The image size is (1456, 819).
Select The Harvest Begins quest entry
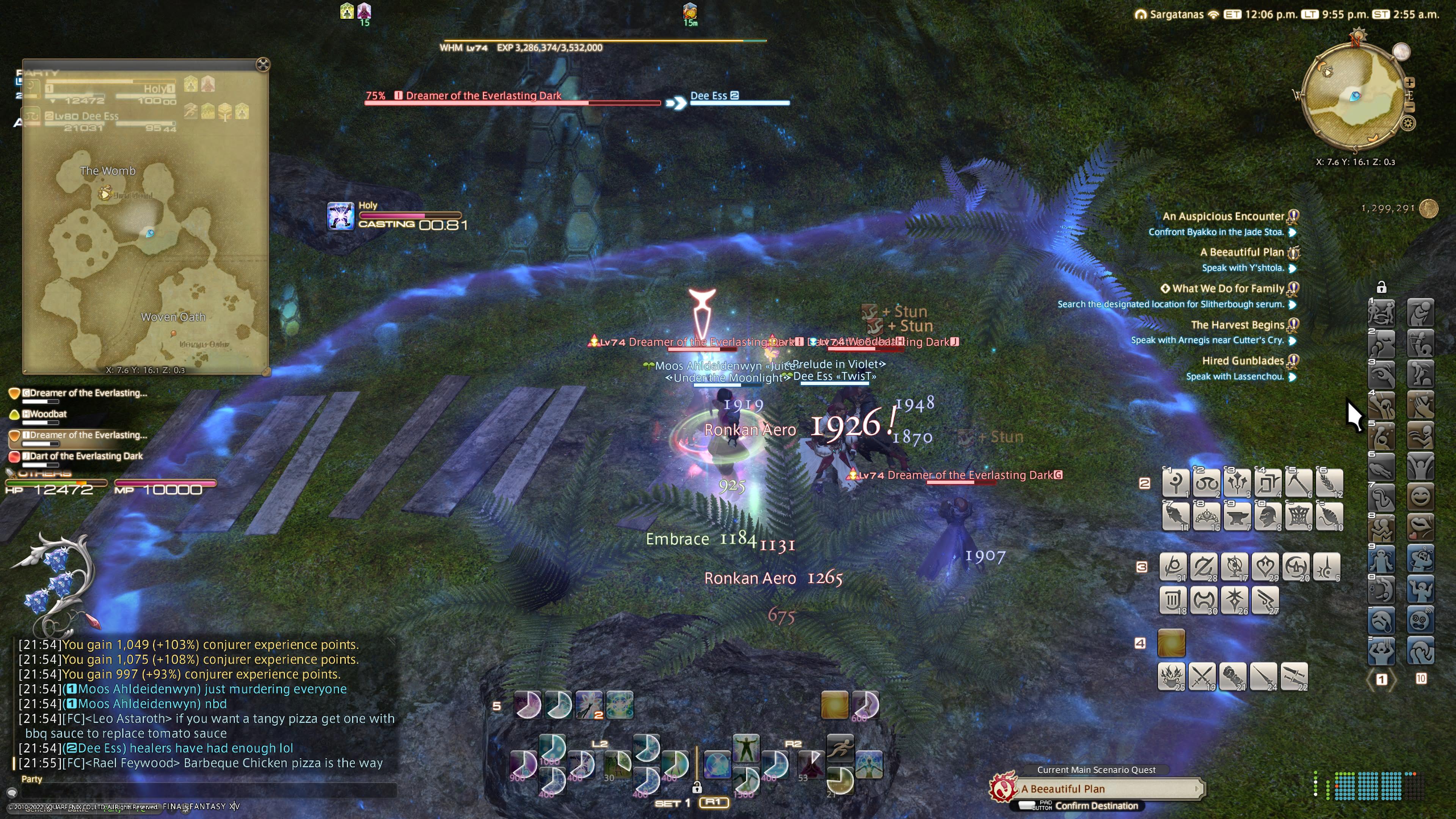1237,325
